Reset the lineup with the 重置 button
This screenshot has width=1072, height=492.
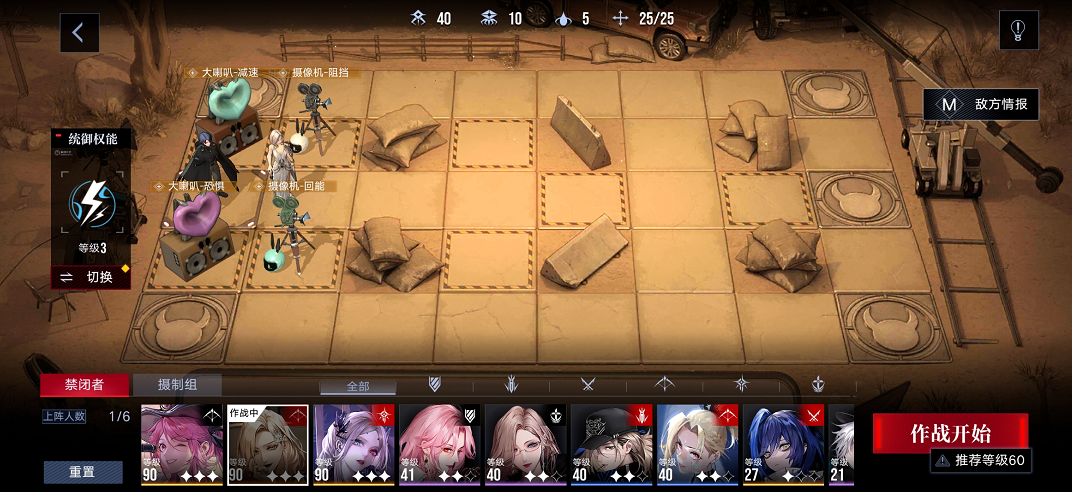point(83,472)
